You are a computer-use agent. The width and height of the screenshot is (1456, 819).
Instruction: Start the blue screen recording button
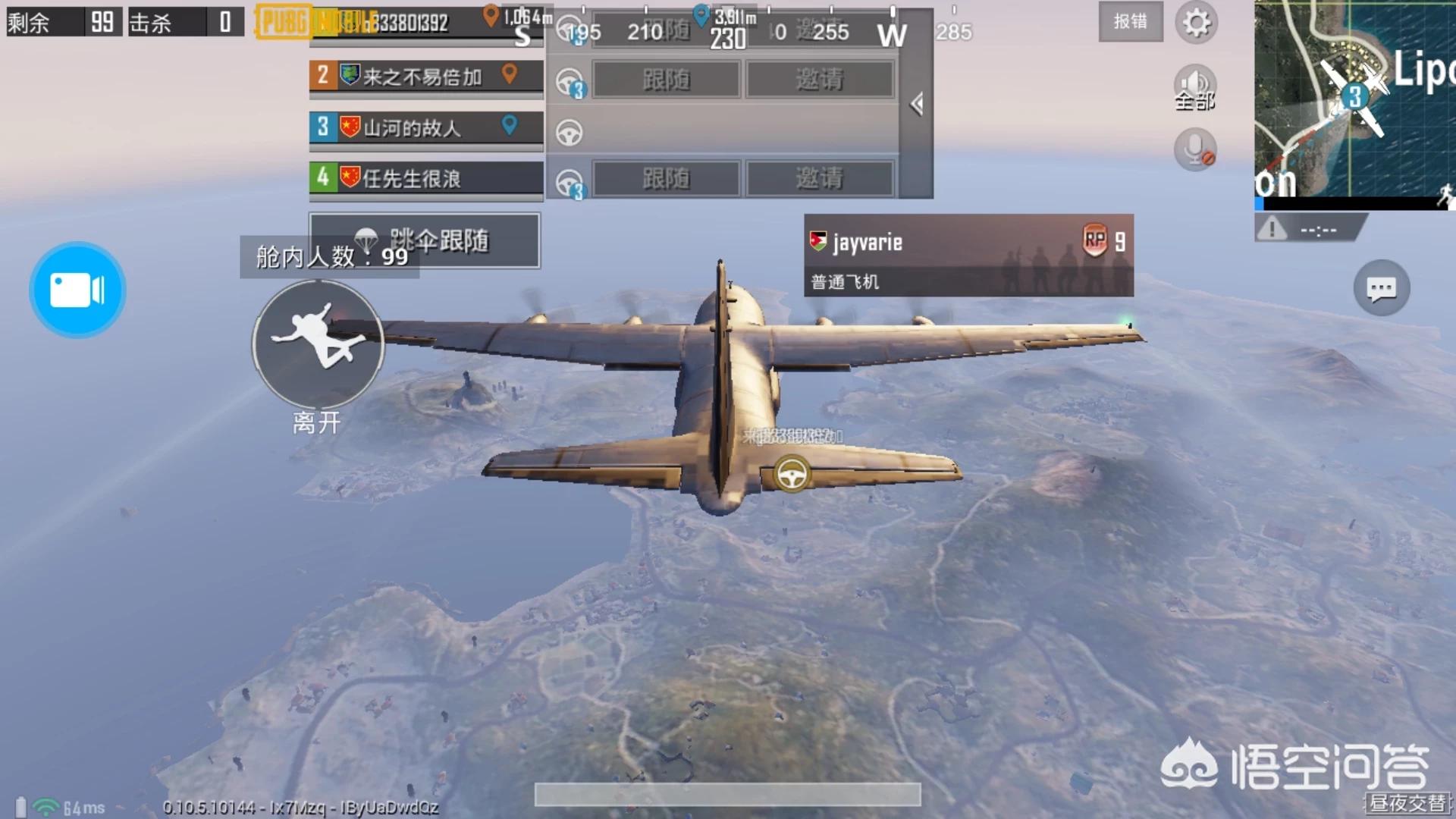tap(77, 290)
